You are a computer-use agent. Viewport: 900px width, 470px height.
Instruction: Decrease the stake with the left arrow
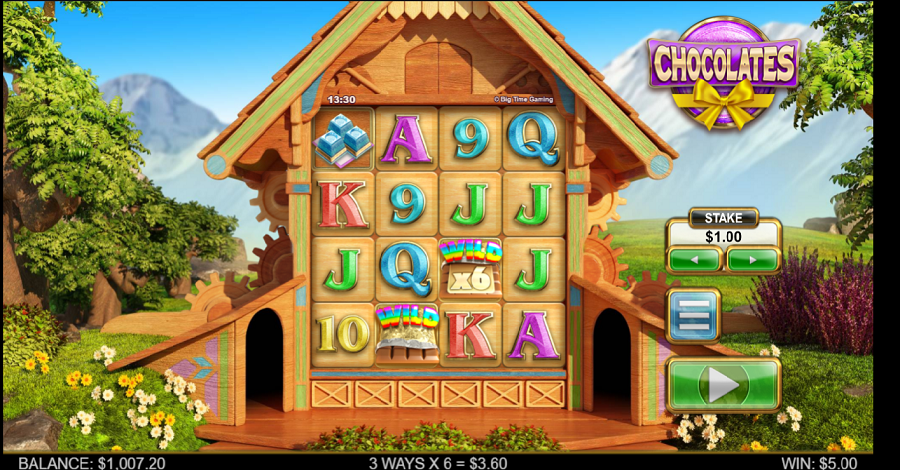point(694,260)
